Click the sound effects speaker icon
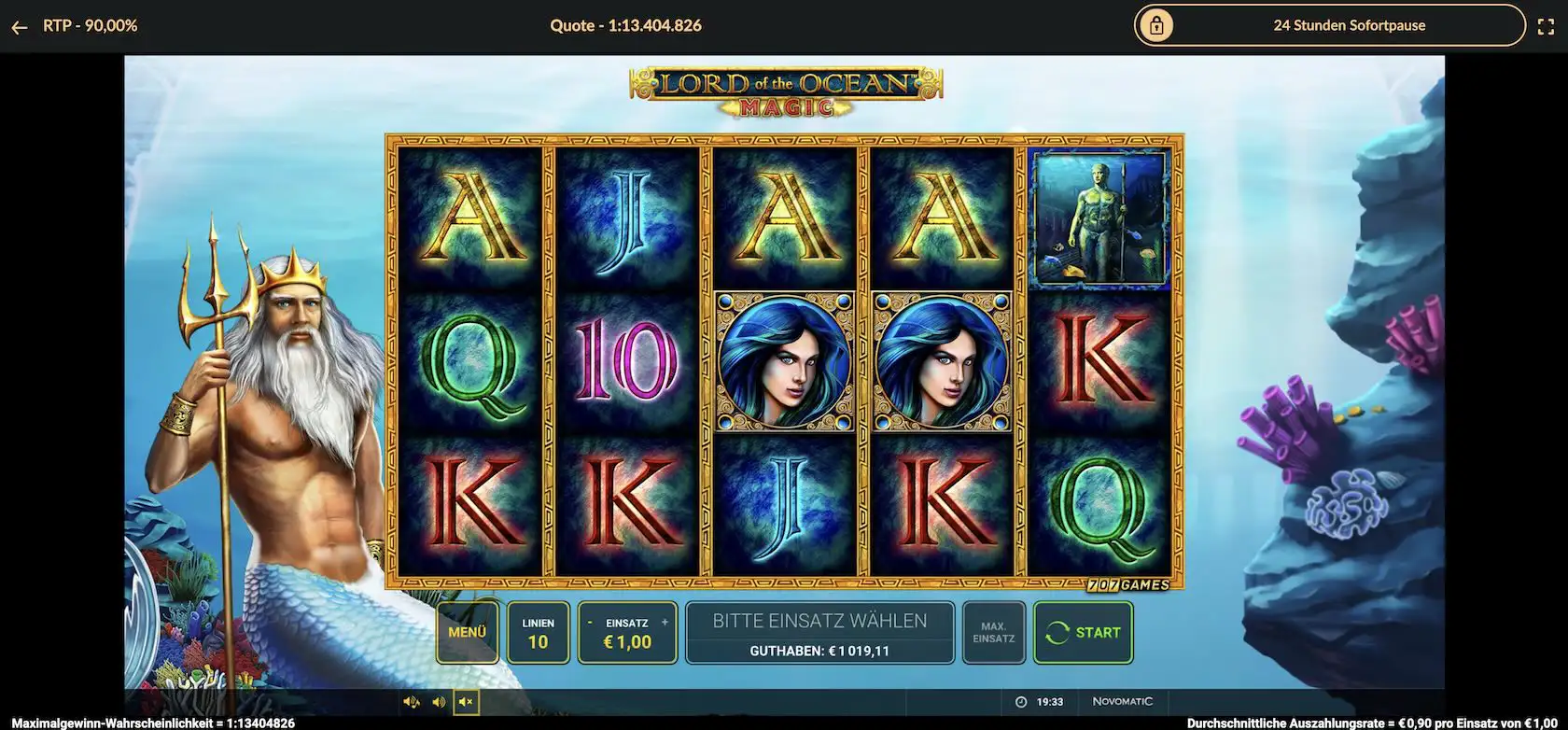 (x=411, y=701)
